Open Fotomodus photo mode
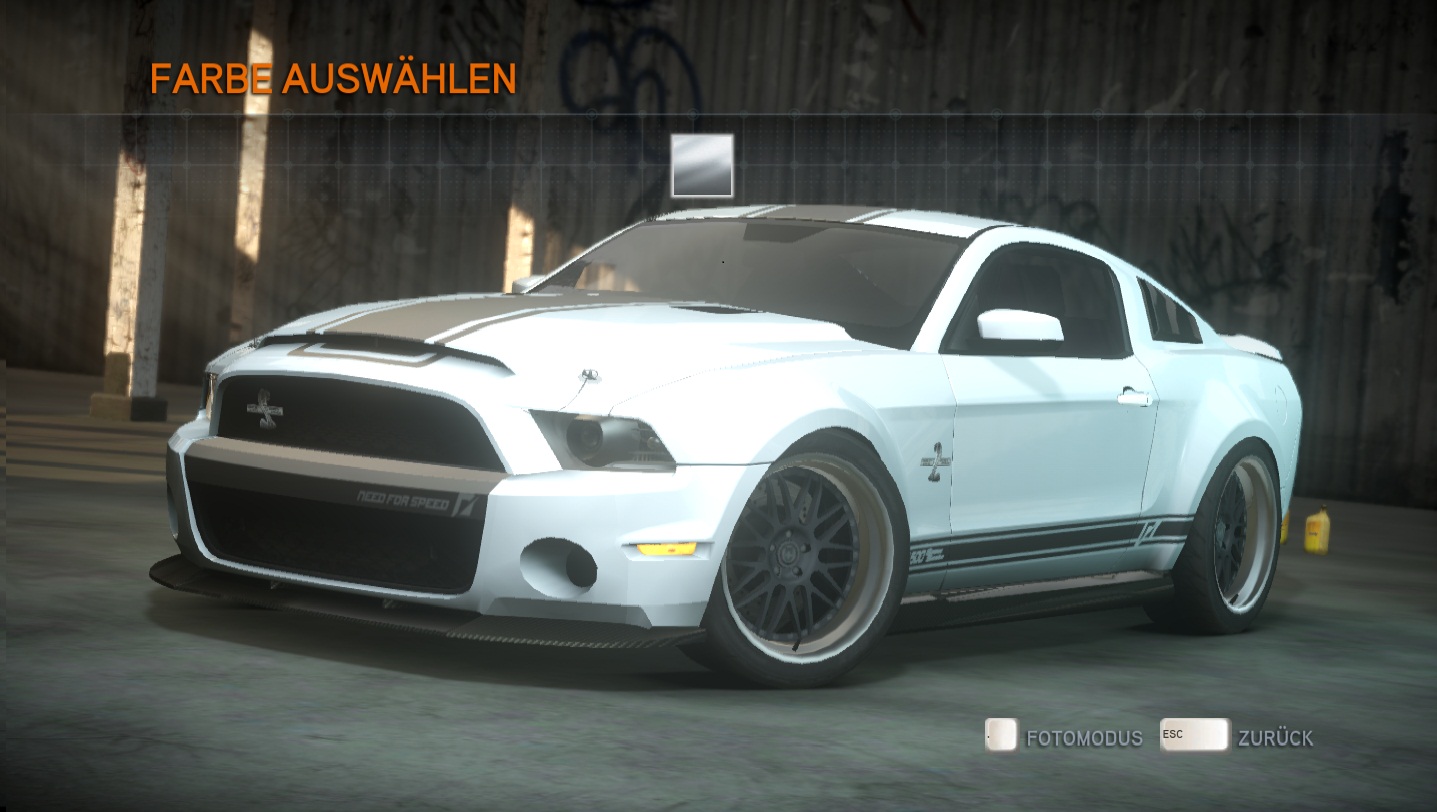Screen dimensions: 1437x812 click(x=1064, y=737)
